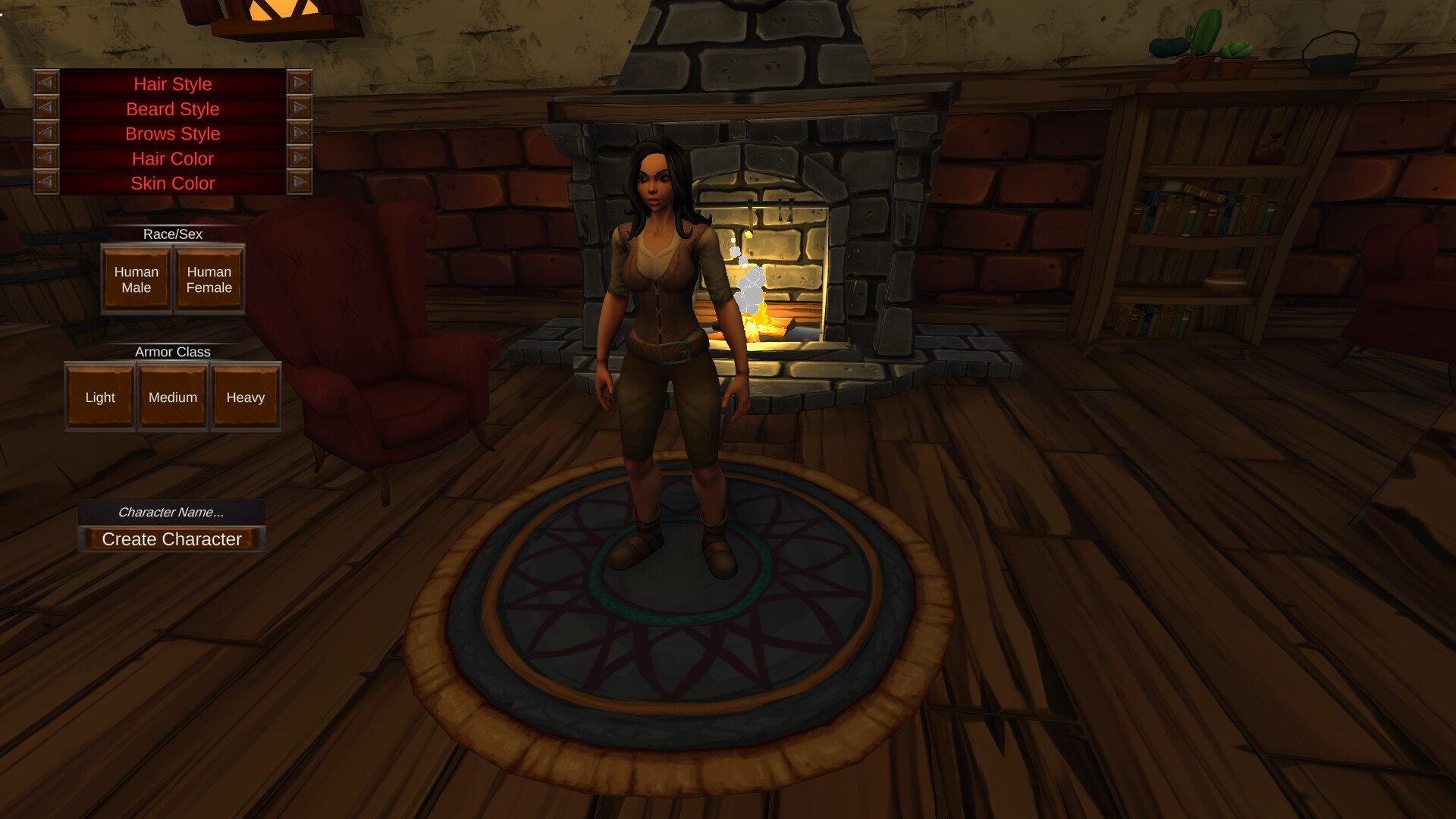Image resolution: width=1456 pixels, height=819 pixels.
Task: Advance Brows Style using its right arrow
Action: pyautogui.click(x=300, y=133)
